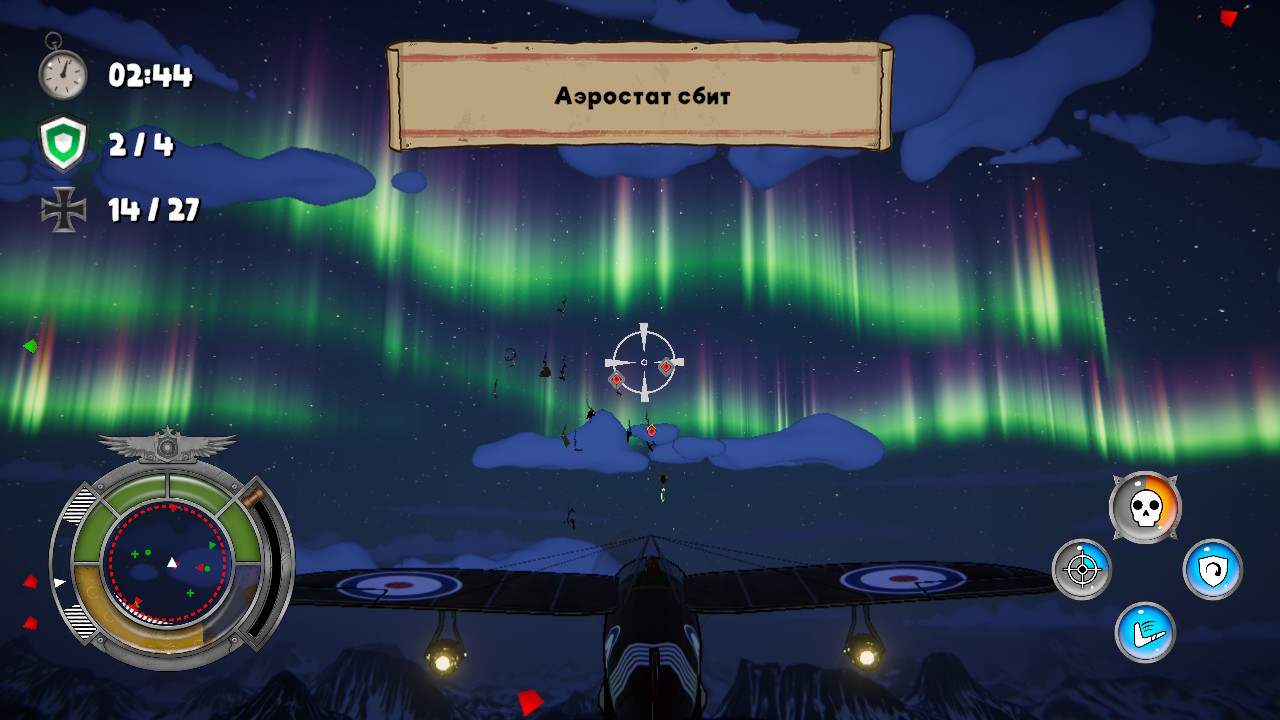Use the crosshair targeting ability
This screenshot has width=1280, height=720.
(x=1081, y=569)
